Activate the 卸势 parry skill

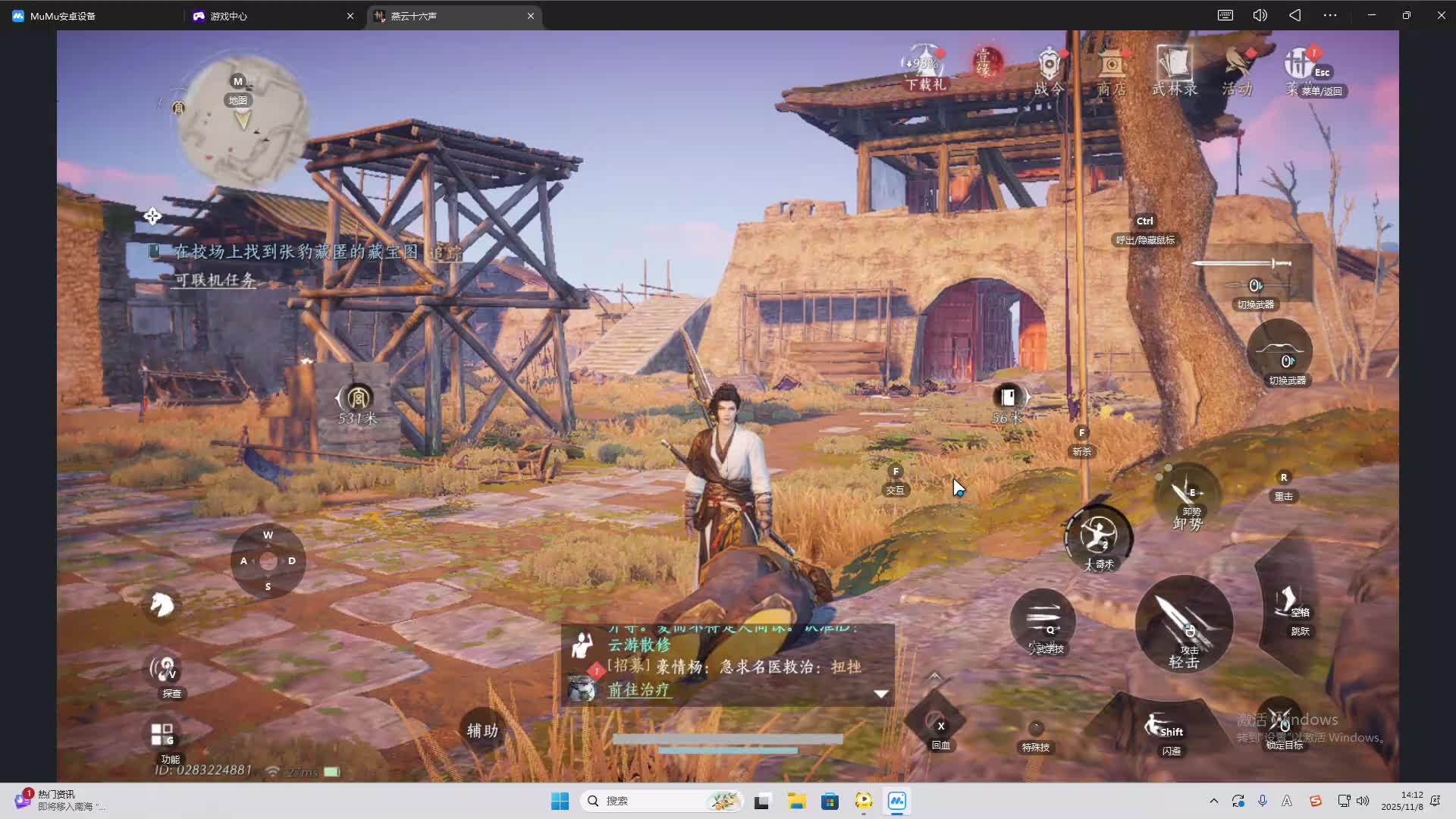(x=1187, y=497)
